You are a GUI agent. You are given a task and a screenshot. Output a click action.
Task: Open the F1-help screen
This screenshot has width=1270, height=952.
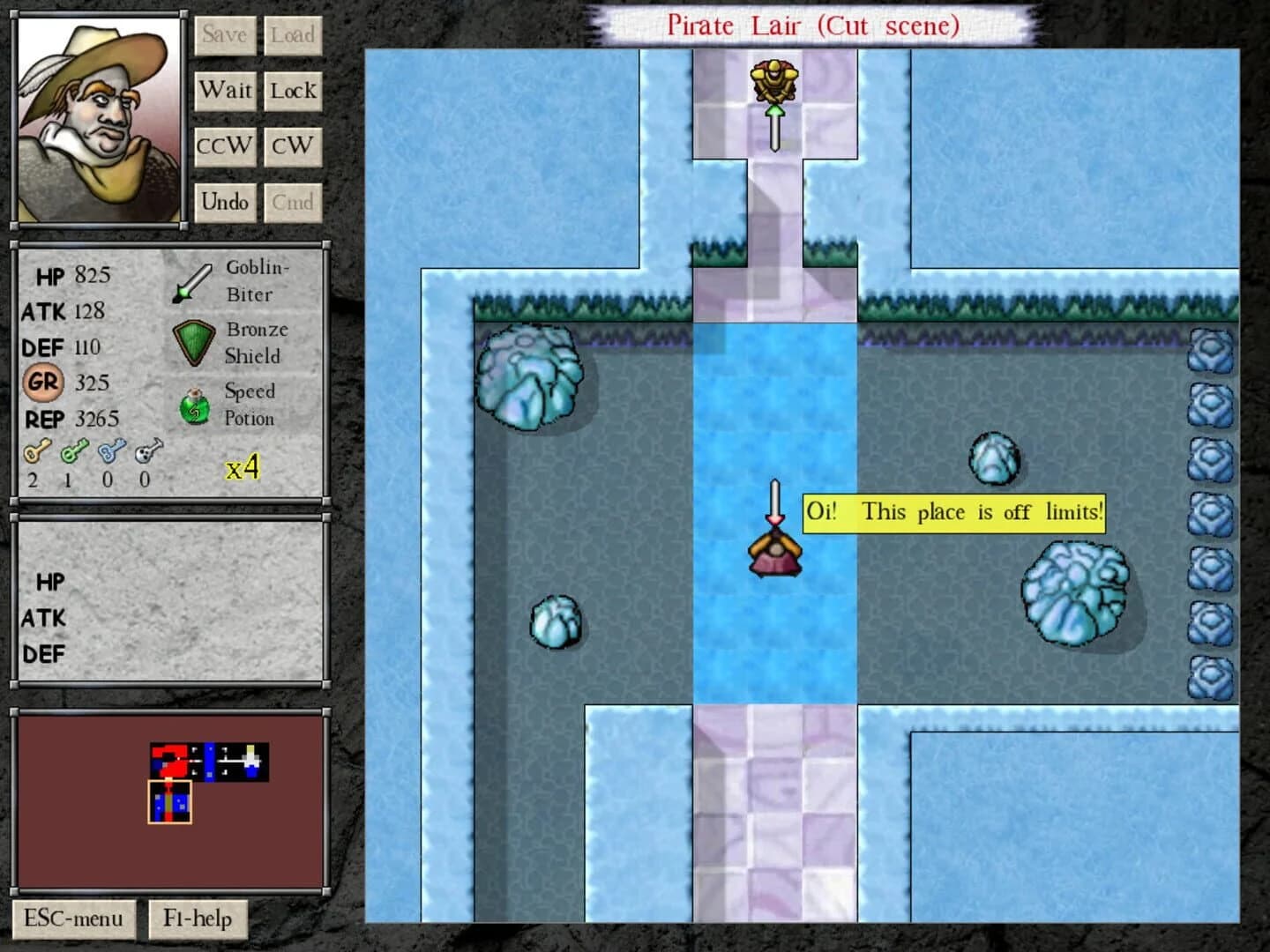198,919
